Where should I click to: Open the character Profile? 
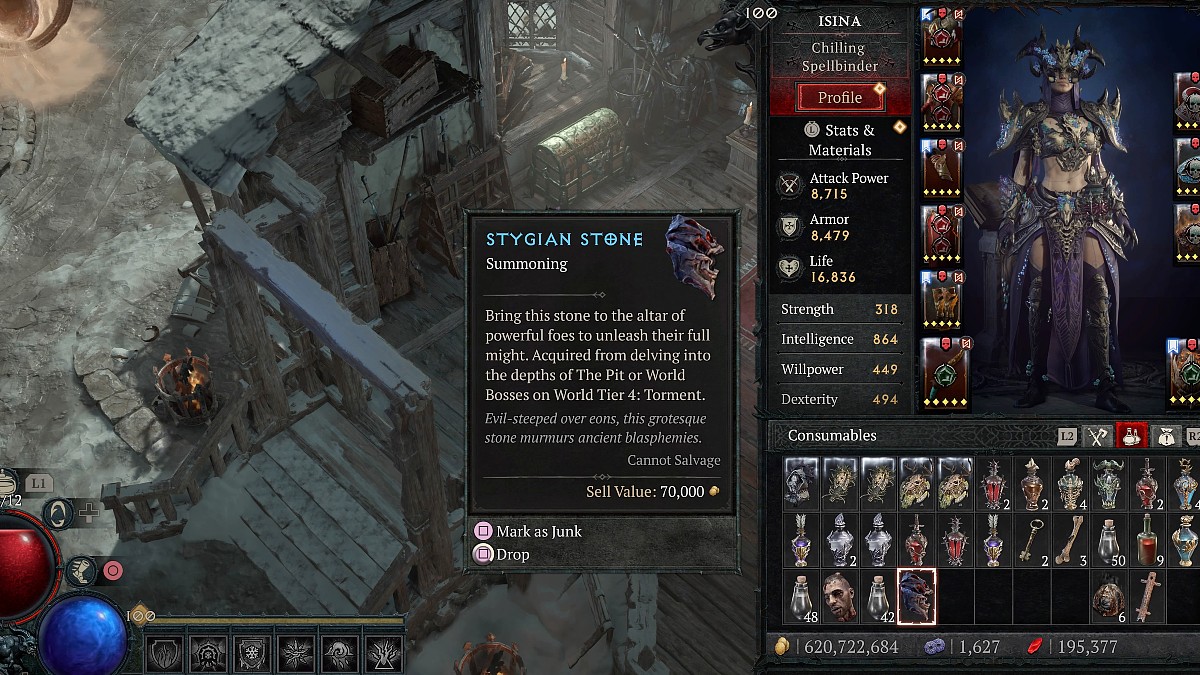point(839,97)
